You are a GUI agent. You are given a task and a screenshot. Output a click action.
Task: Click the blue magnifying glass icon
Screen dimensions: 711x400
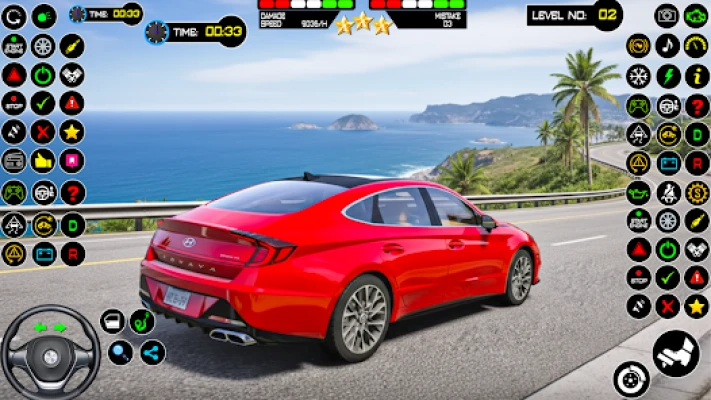point(120,352)
